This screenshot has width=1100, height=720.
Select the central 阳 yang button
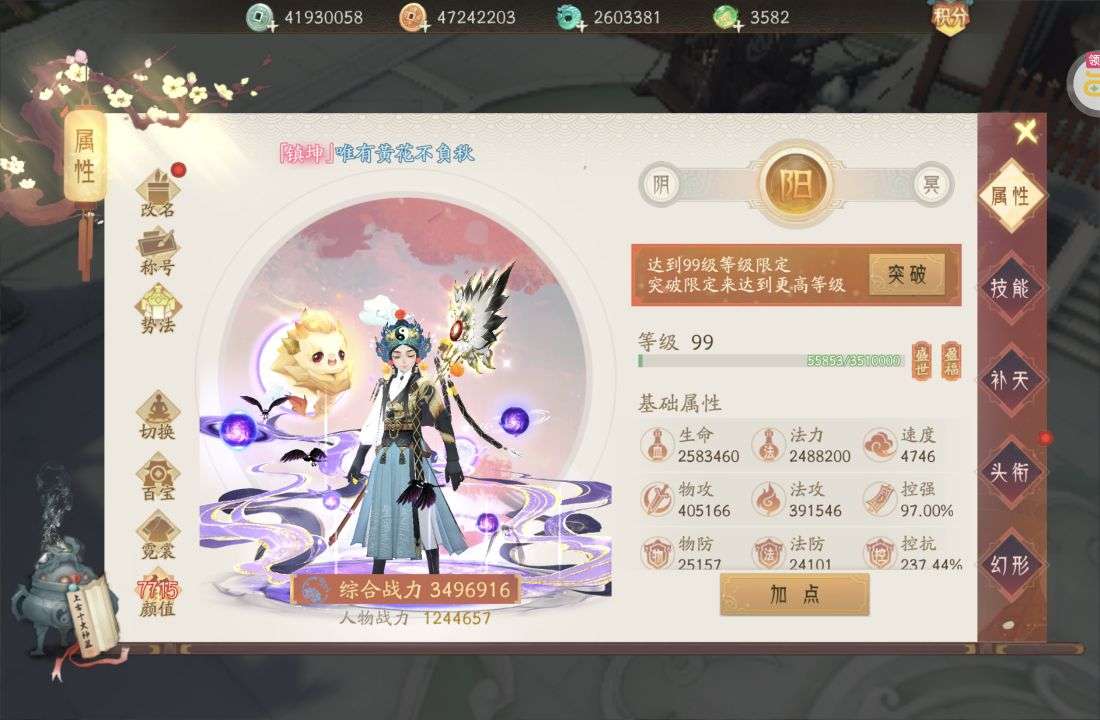796,185
